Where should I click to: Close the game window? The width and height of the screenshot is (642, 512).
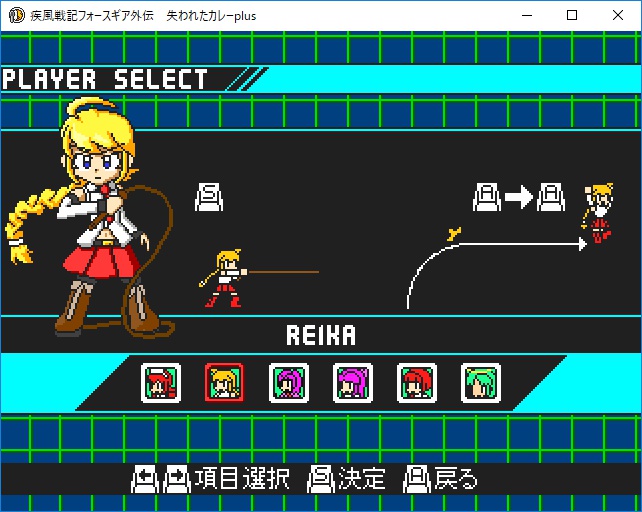click(618, 16)
